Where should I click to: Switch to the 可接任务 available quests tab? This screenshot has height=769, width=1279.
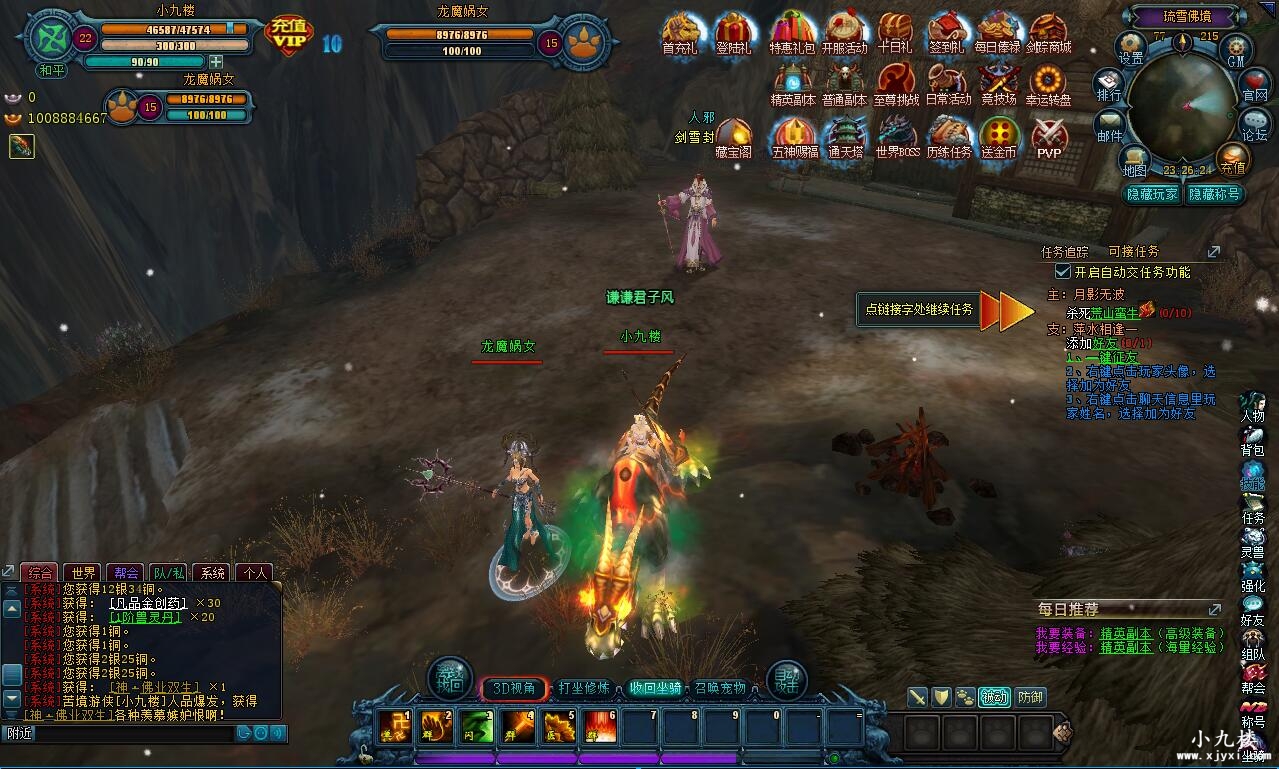1133,252
